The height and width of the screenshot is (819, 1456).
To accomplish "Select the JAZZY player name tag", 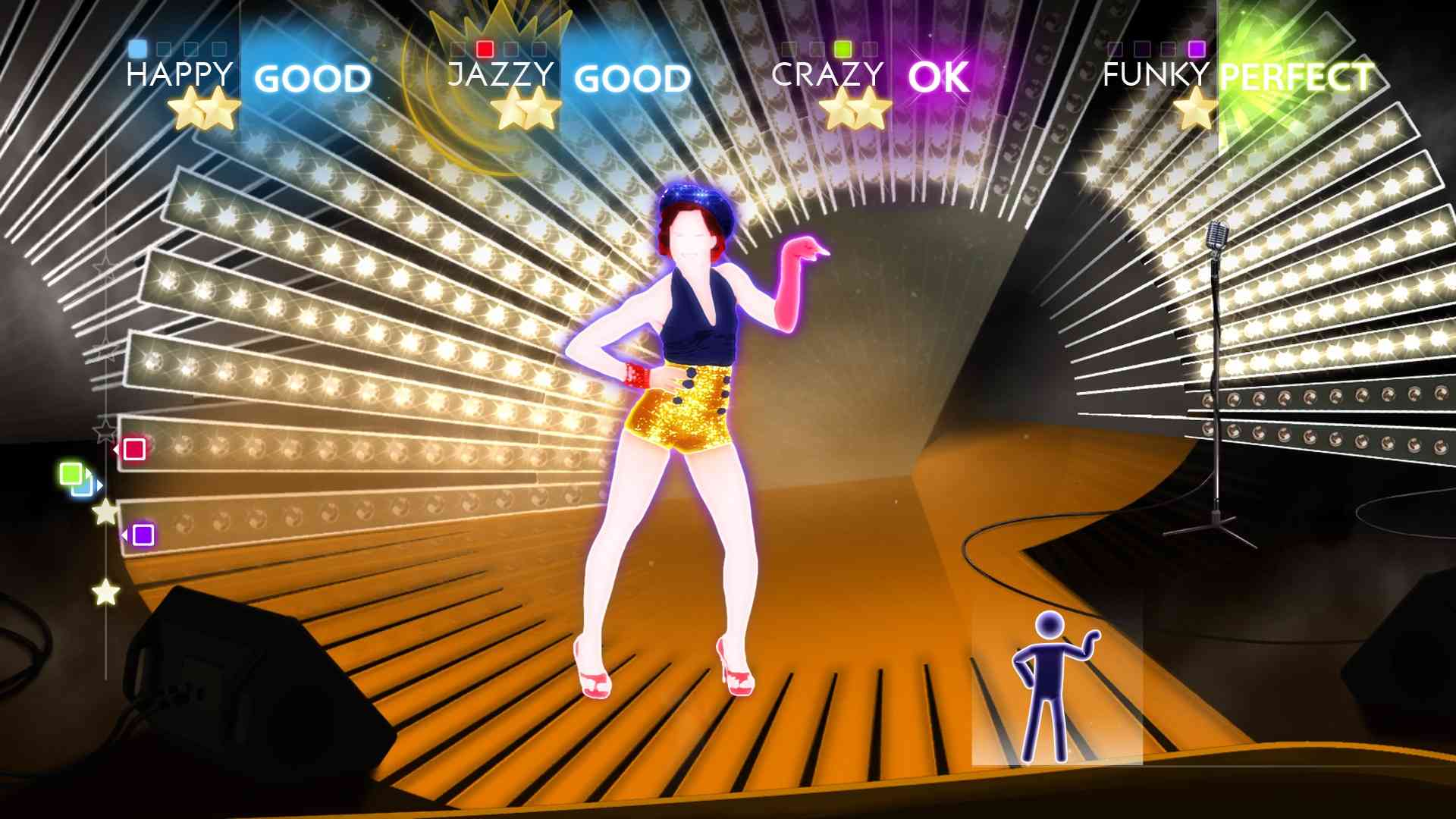I will tap(500, 75).
